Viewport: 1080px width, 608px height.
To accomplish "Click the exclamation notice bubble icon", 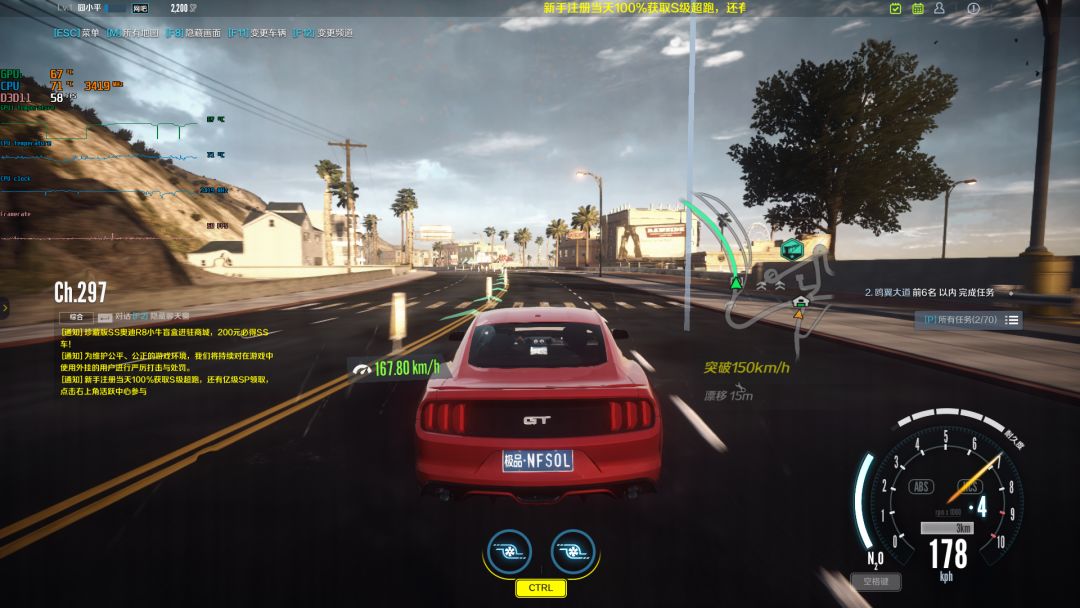I will 973,9.
